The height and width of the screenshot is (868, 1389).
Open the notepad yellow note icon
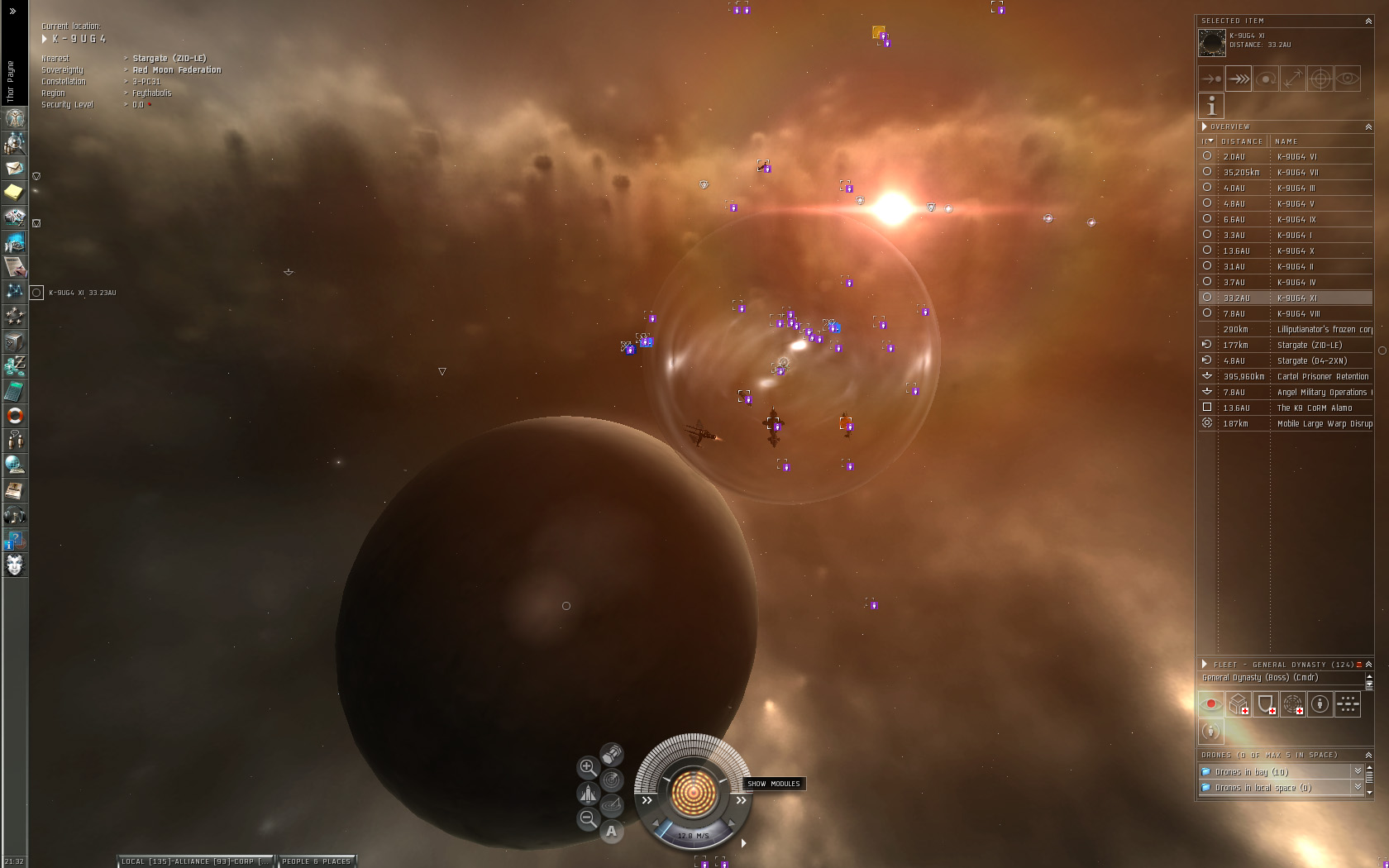(15, 193)
